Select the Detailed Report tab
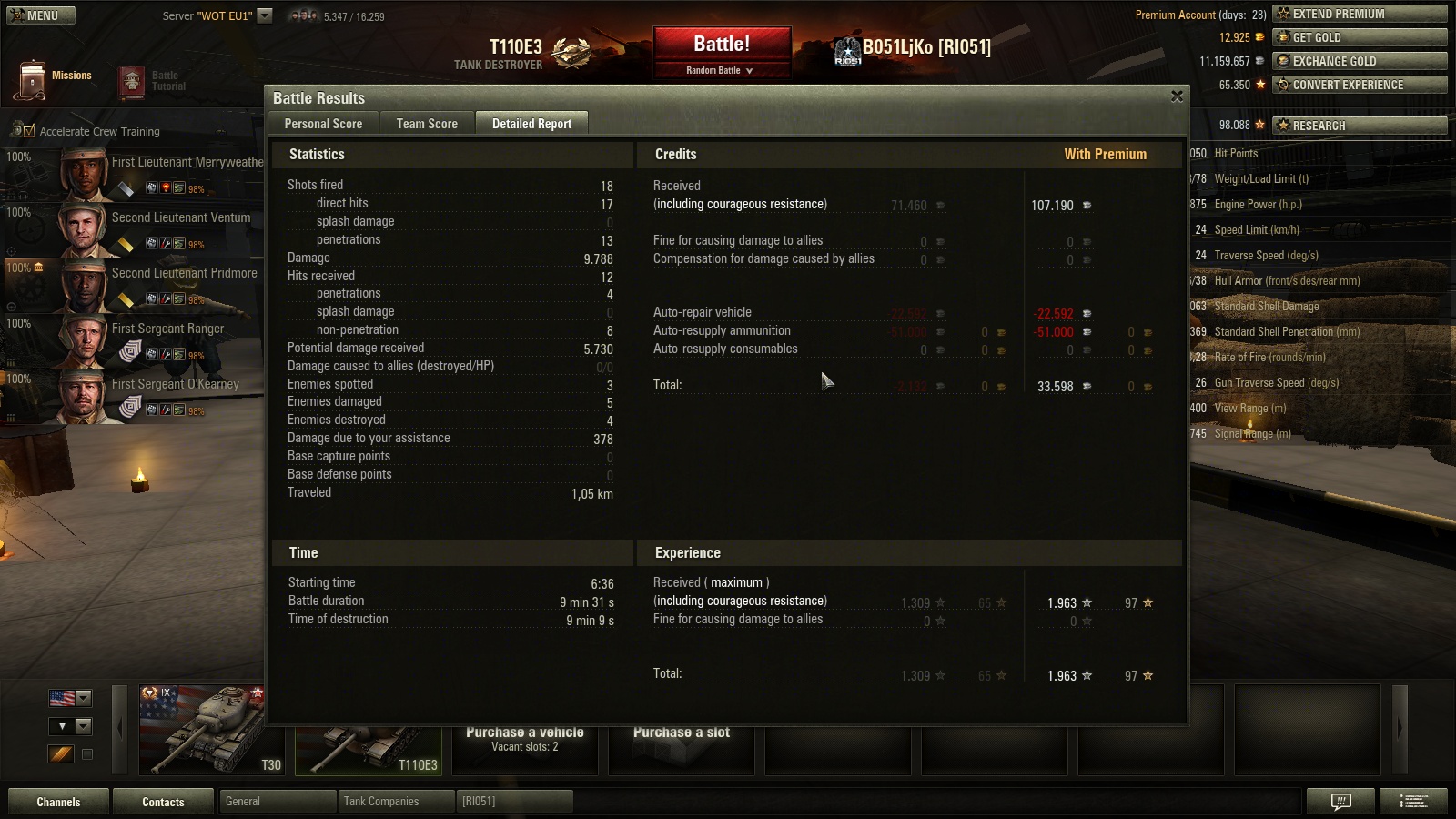The height and width of the screenshot is (819, 1456). pos(531,124)
